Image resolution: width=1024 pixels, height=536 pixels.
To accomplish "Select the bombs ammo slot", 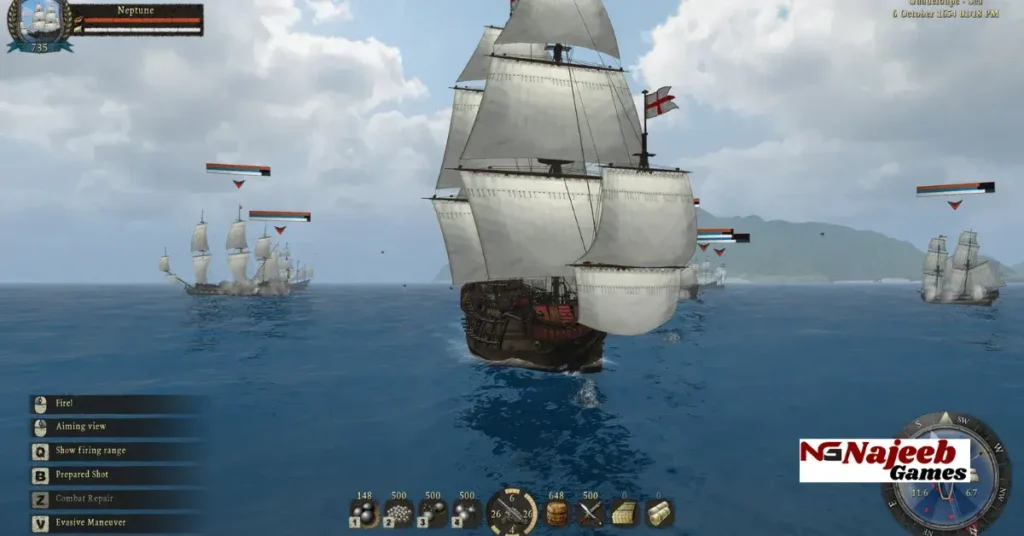I will click(467, 513).
